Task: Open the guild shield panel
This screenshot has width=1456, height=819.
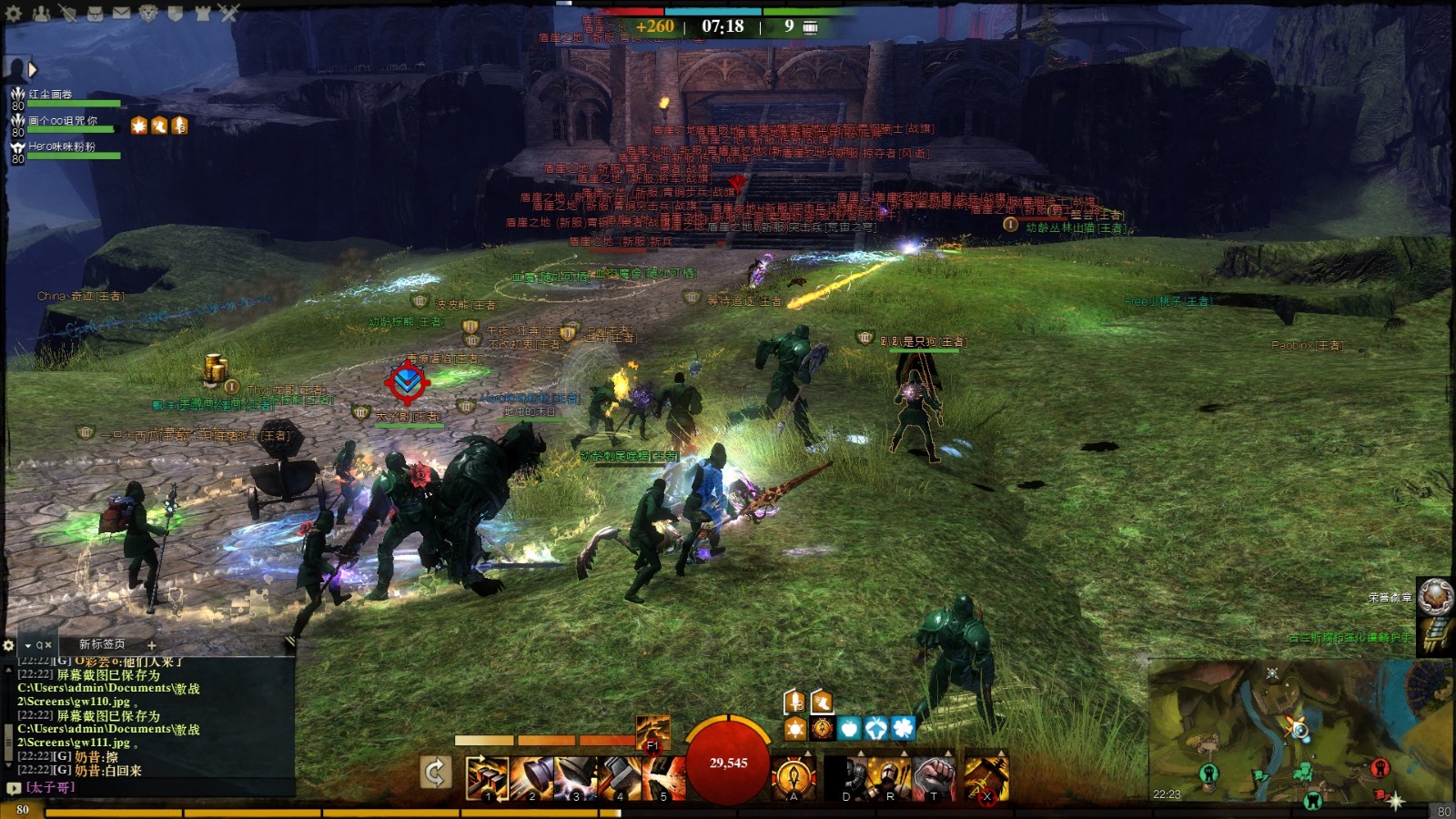Action: (x=175, y=13)
